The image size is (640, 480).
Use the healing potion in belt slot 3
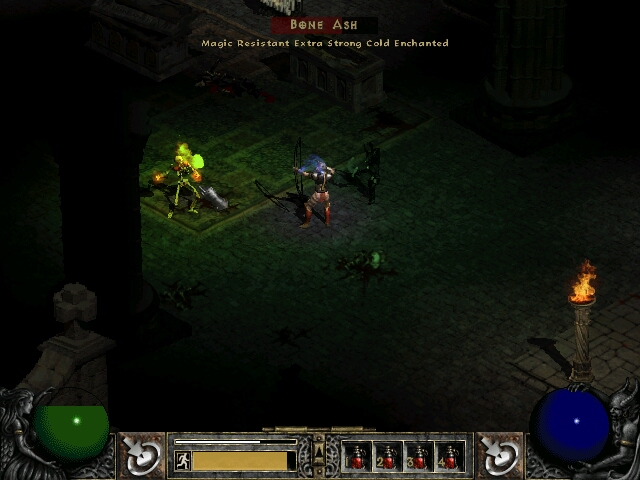tap(418, 457)
